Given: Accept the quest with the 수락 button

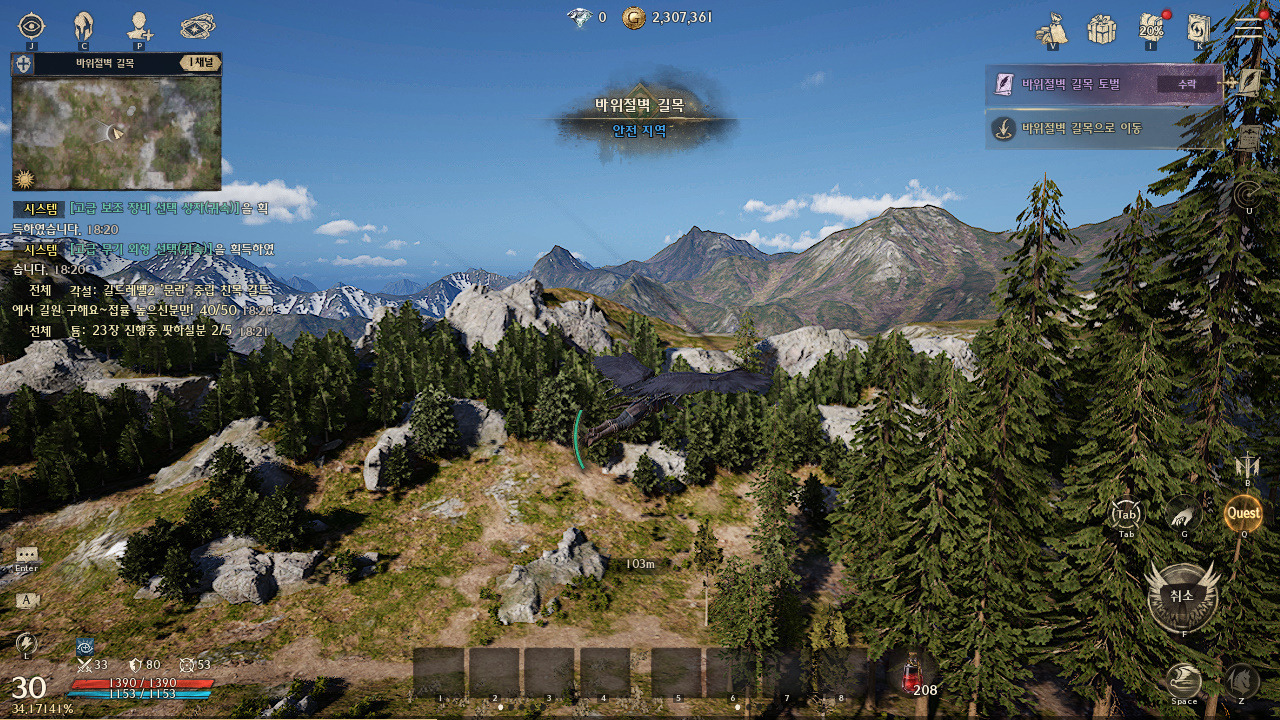Looking at the screenshot, I should coord(1187,85).
